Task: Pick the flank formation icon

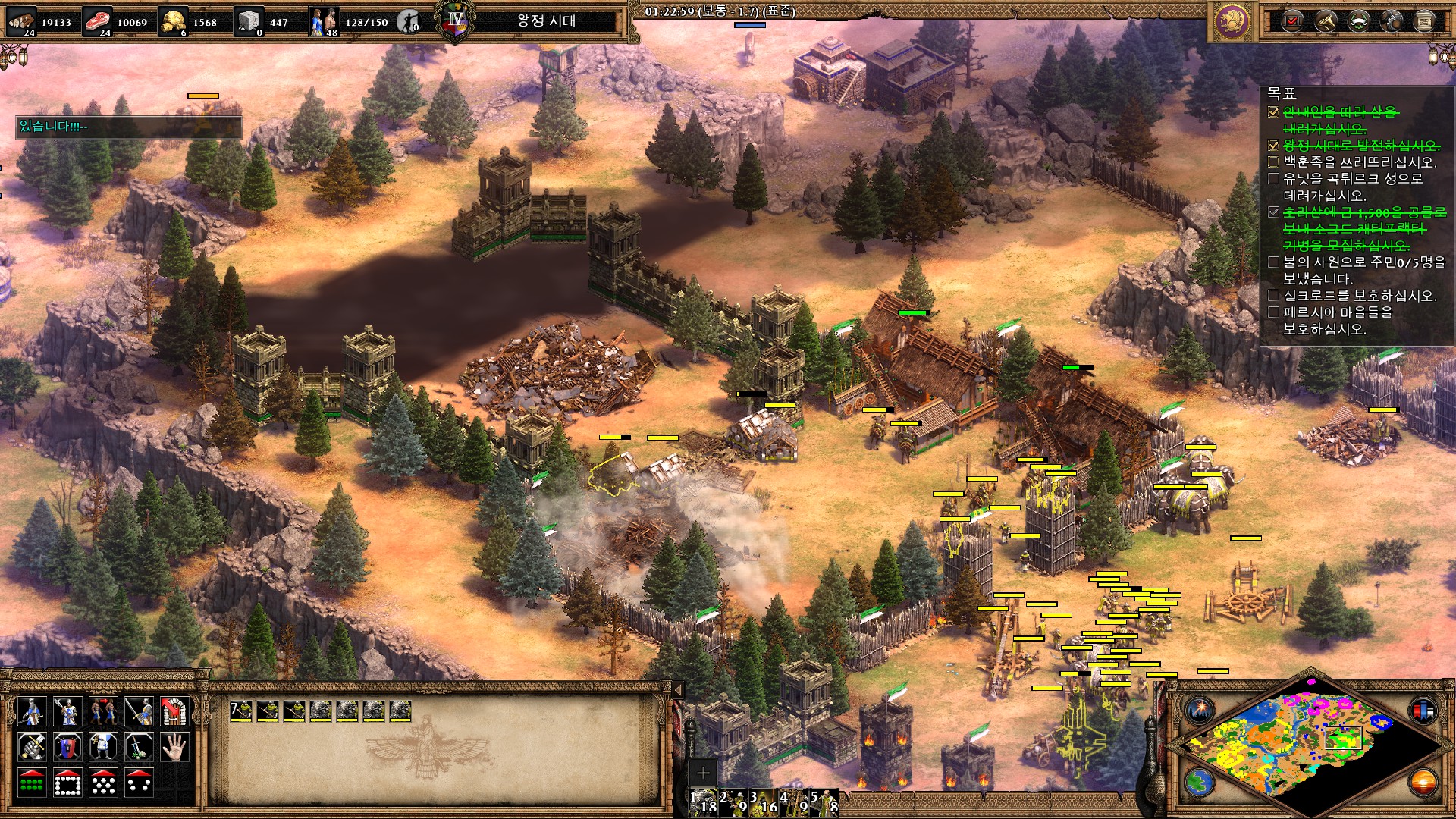Action: click(139, 783)
